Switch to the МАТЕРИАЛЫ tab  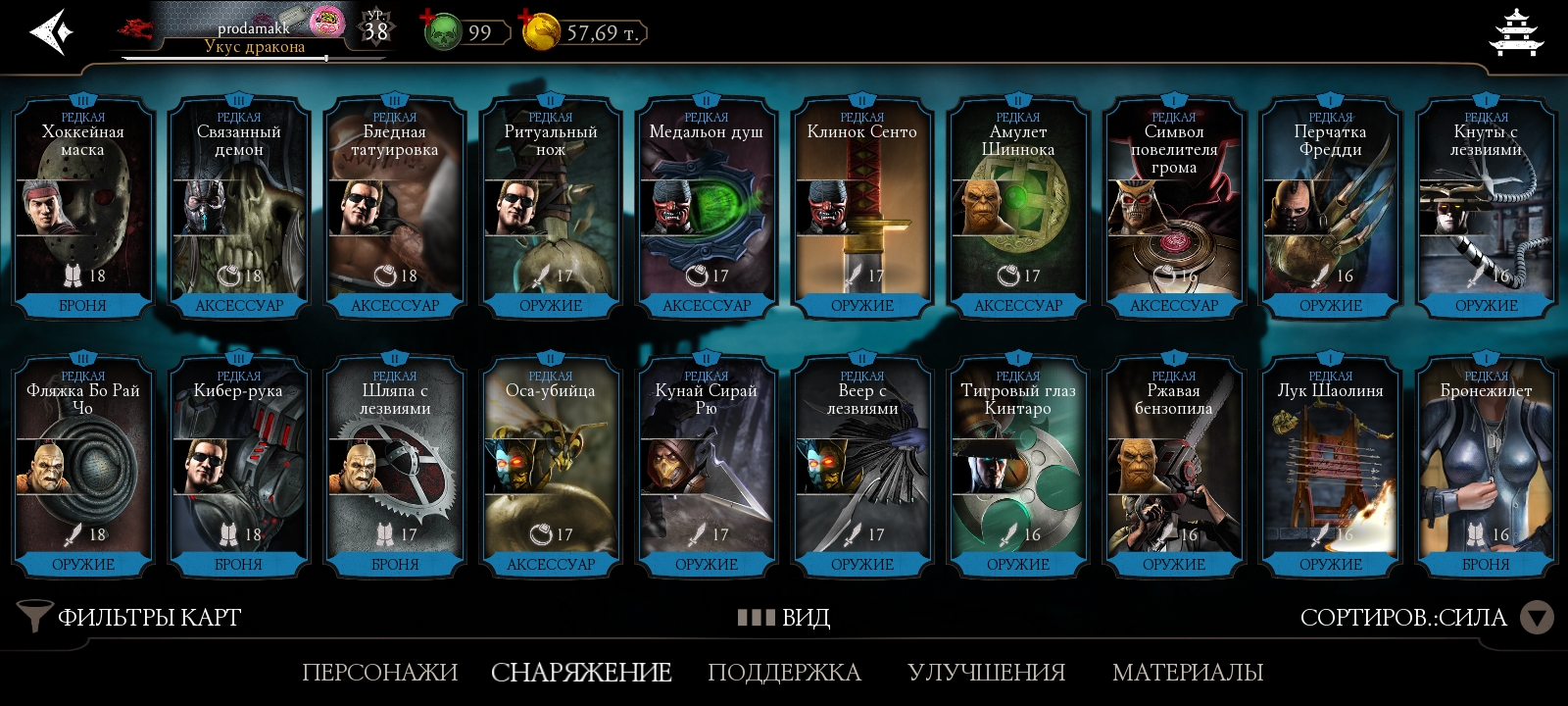coord(1188,672)
